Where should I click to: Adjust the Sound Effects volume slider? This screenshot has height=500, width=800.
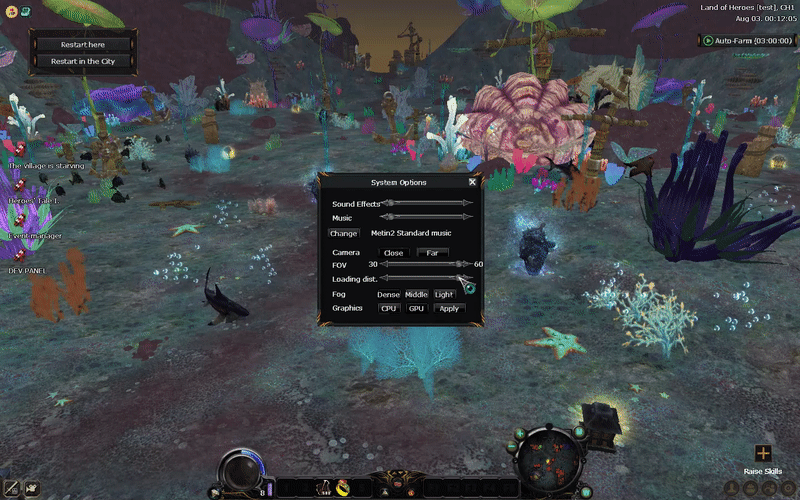click(427, 203)
